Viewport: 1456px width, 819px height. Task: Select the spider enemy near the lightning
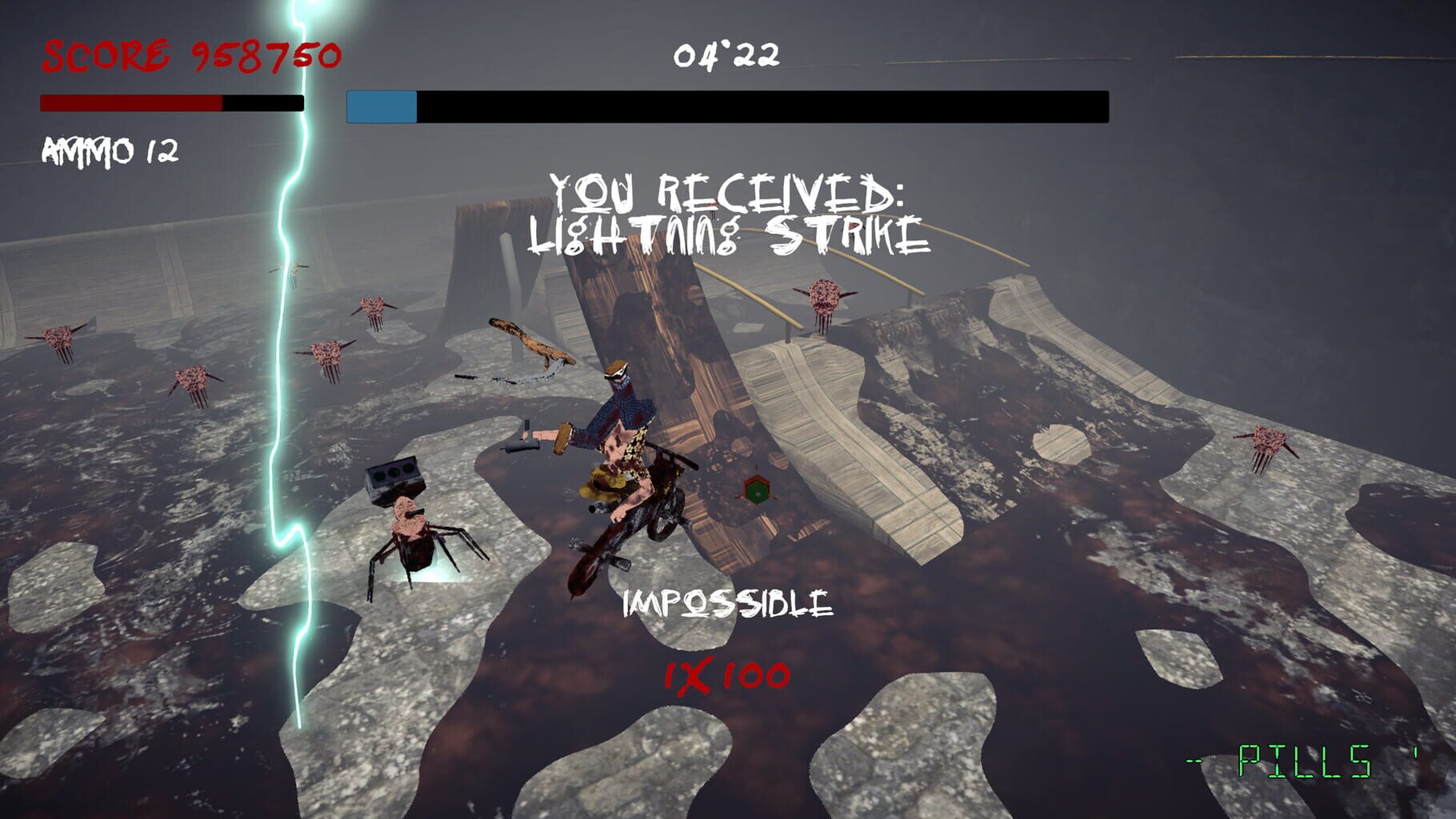click(416, 544)
